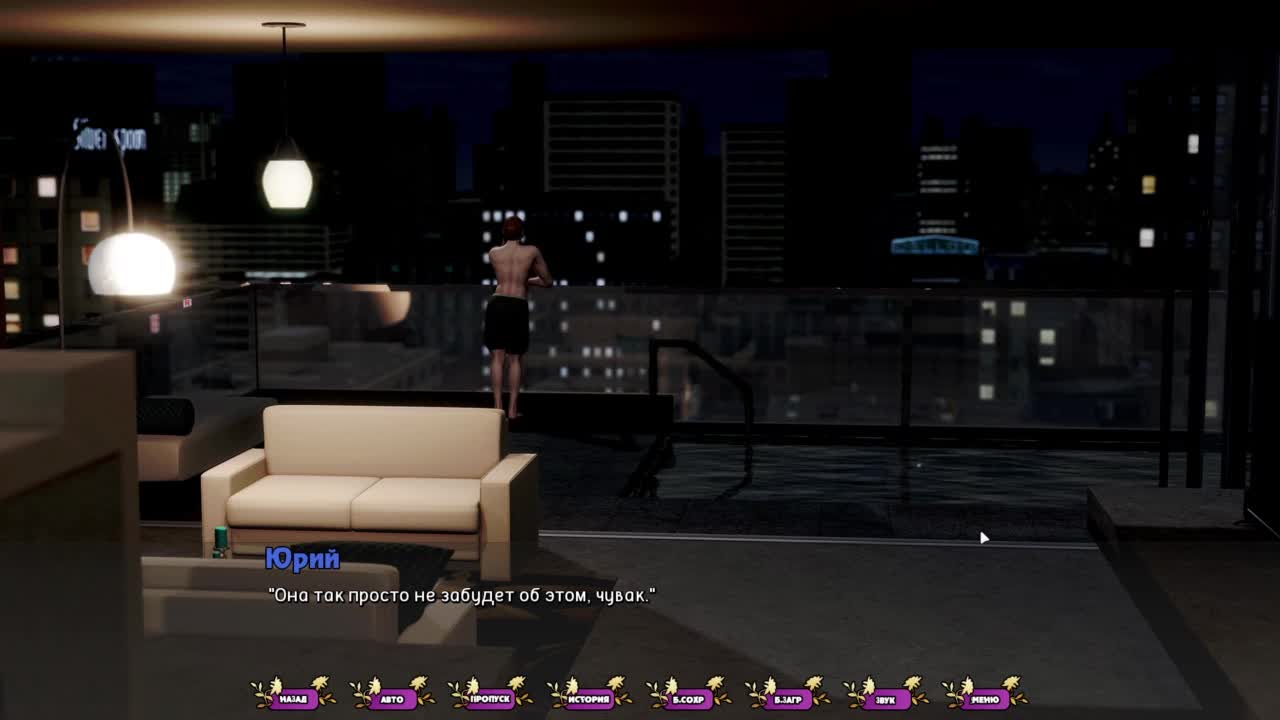Go back with the НАЗАД button

[x=293, y=698]
